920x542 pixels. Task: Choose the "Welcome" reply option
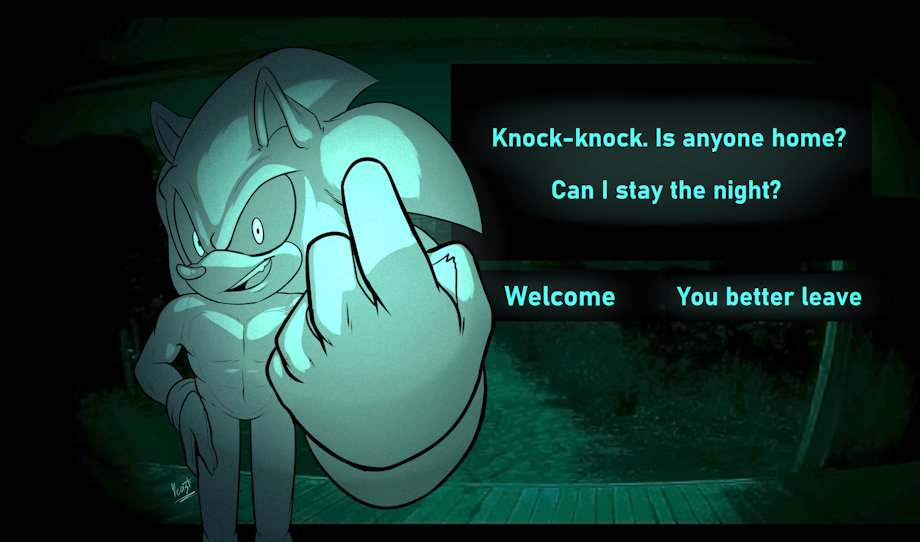click(559, 297)
